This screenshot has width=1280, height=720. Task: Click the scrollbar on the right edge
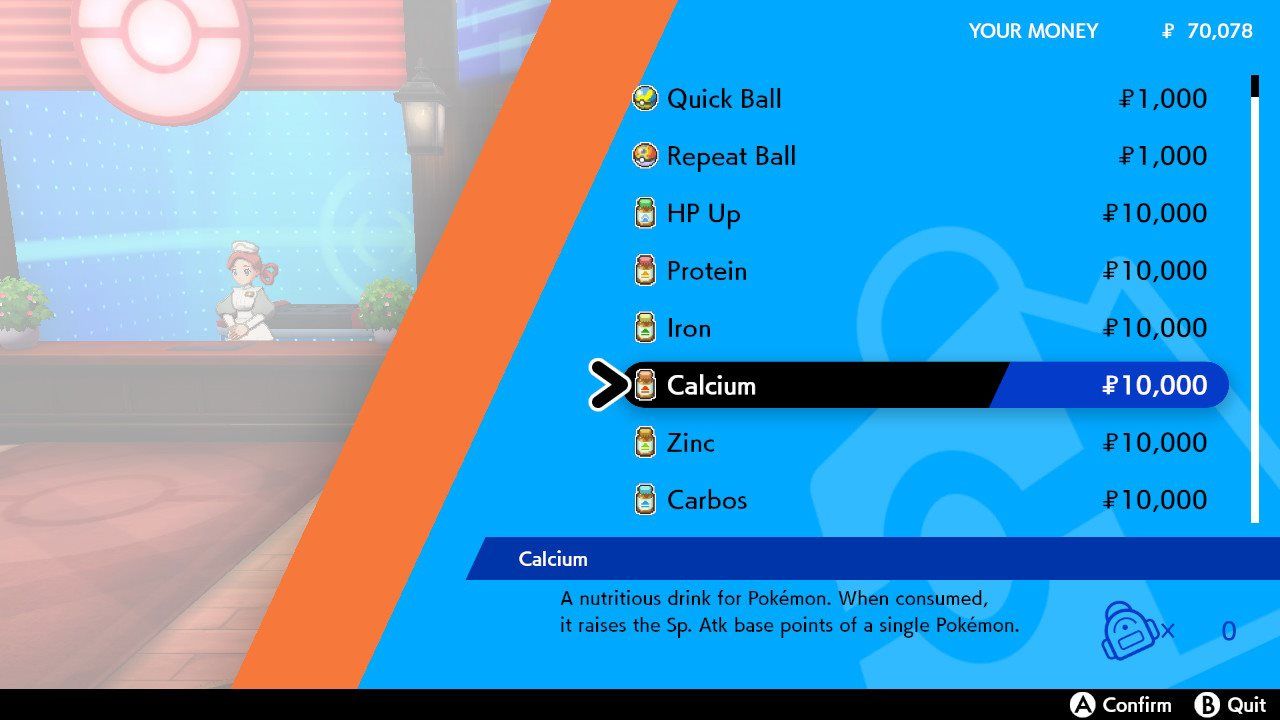tap(1254, 300)
